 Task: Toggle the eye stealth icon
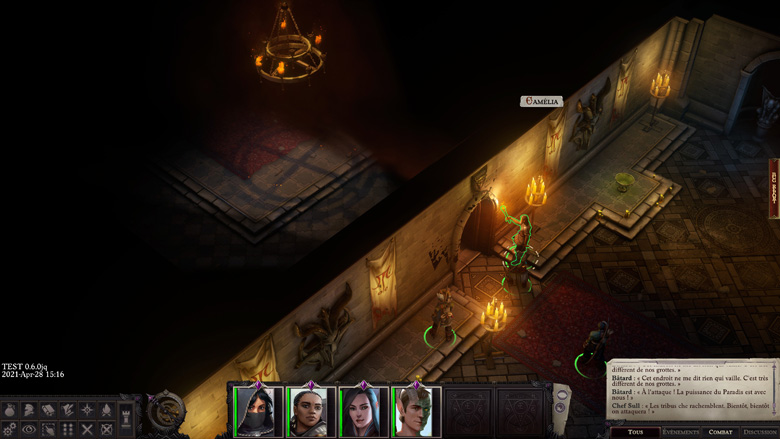29,429
